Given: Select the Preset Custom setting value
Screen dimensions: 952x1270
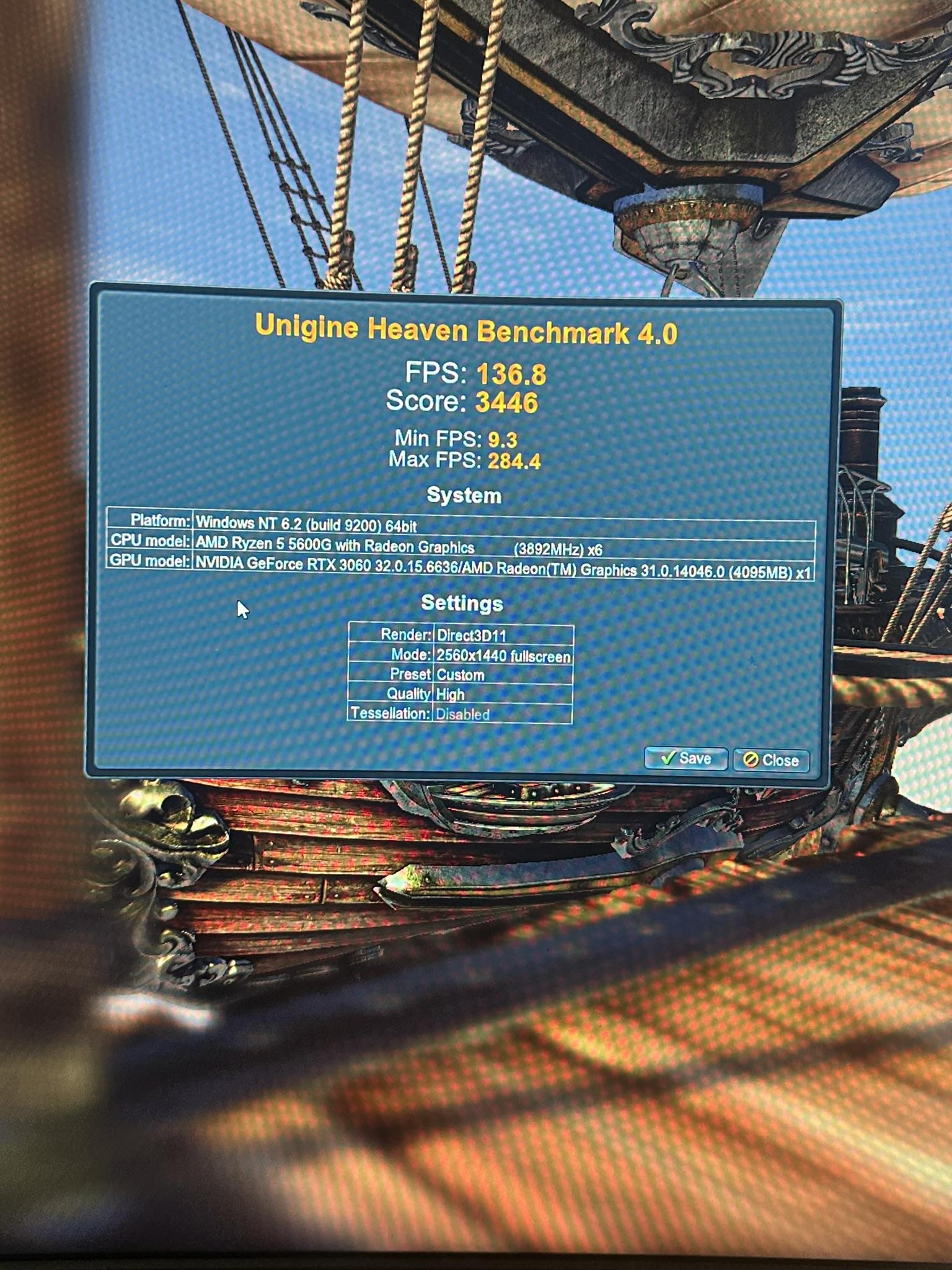Looking at the screenshot, I should (460, 675).
